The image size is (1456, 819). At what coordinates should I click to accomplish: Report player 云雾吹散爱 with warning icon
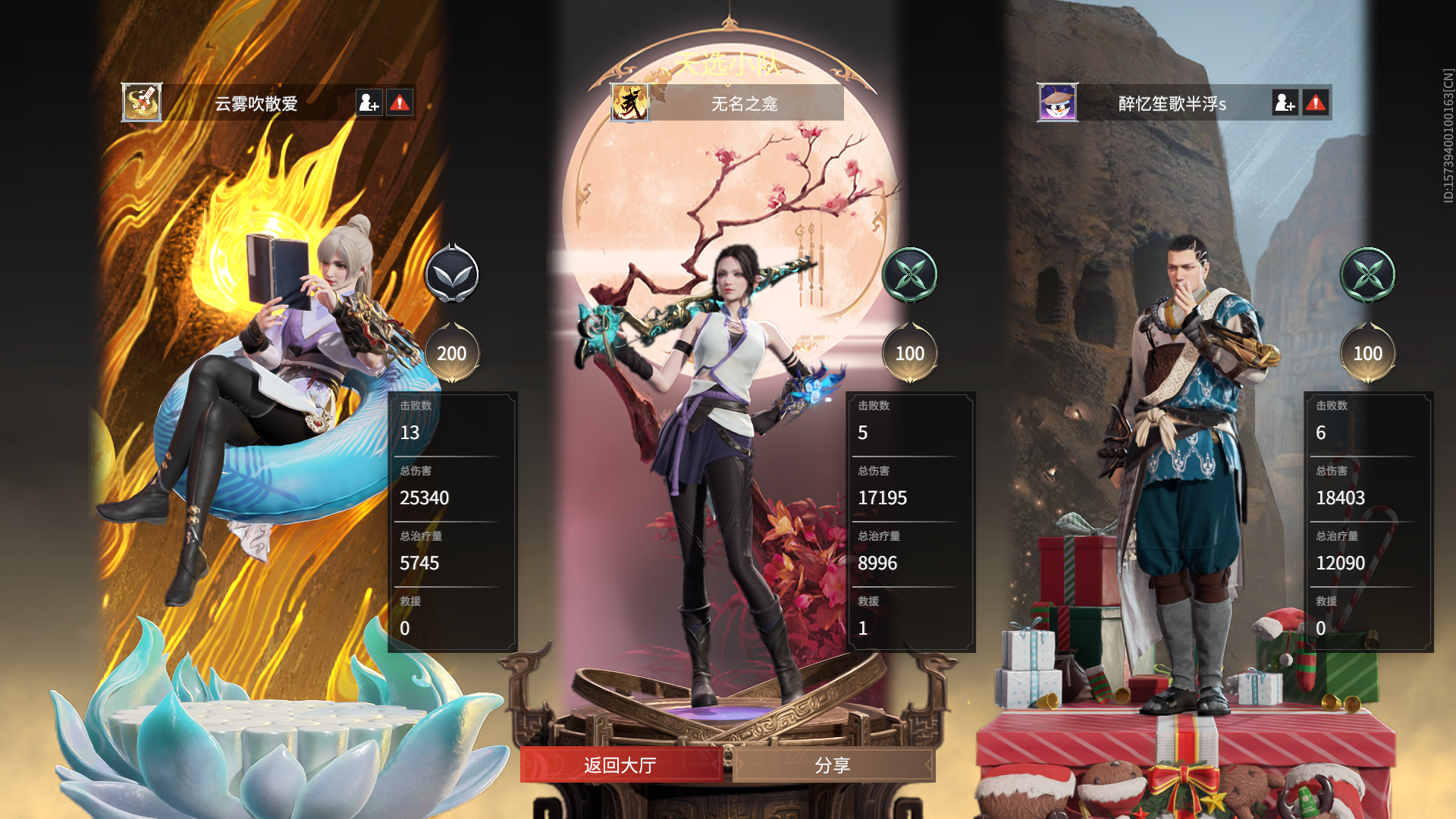(400, 103)
